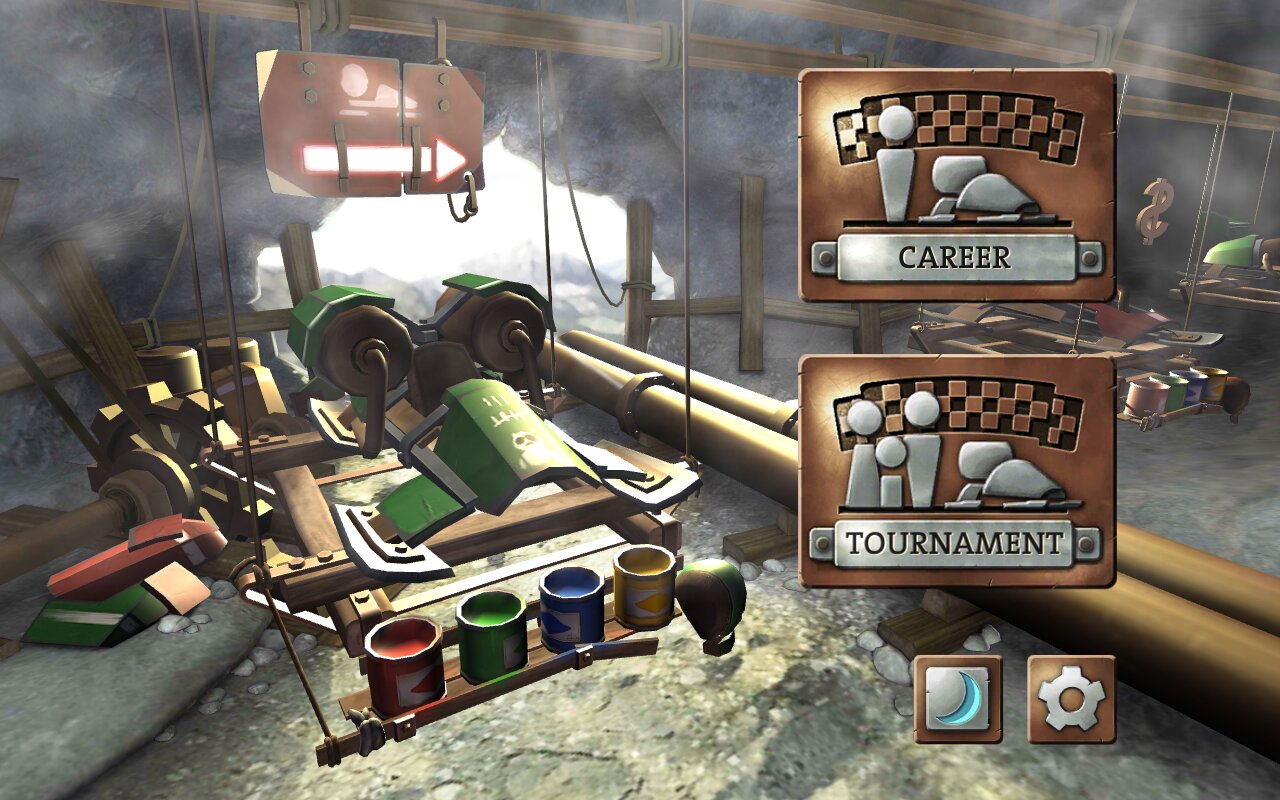Viewport: 1280px width, 800px height.
Task: Choose the Tournament mode
Action: pos(957,471)
